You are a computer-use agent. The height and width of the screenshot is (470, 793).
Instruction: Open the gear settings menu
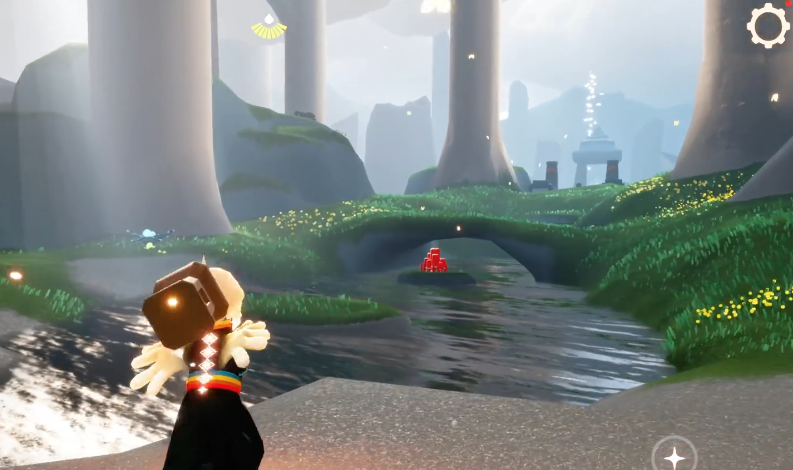click(767, 26)
